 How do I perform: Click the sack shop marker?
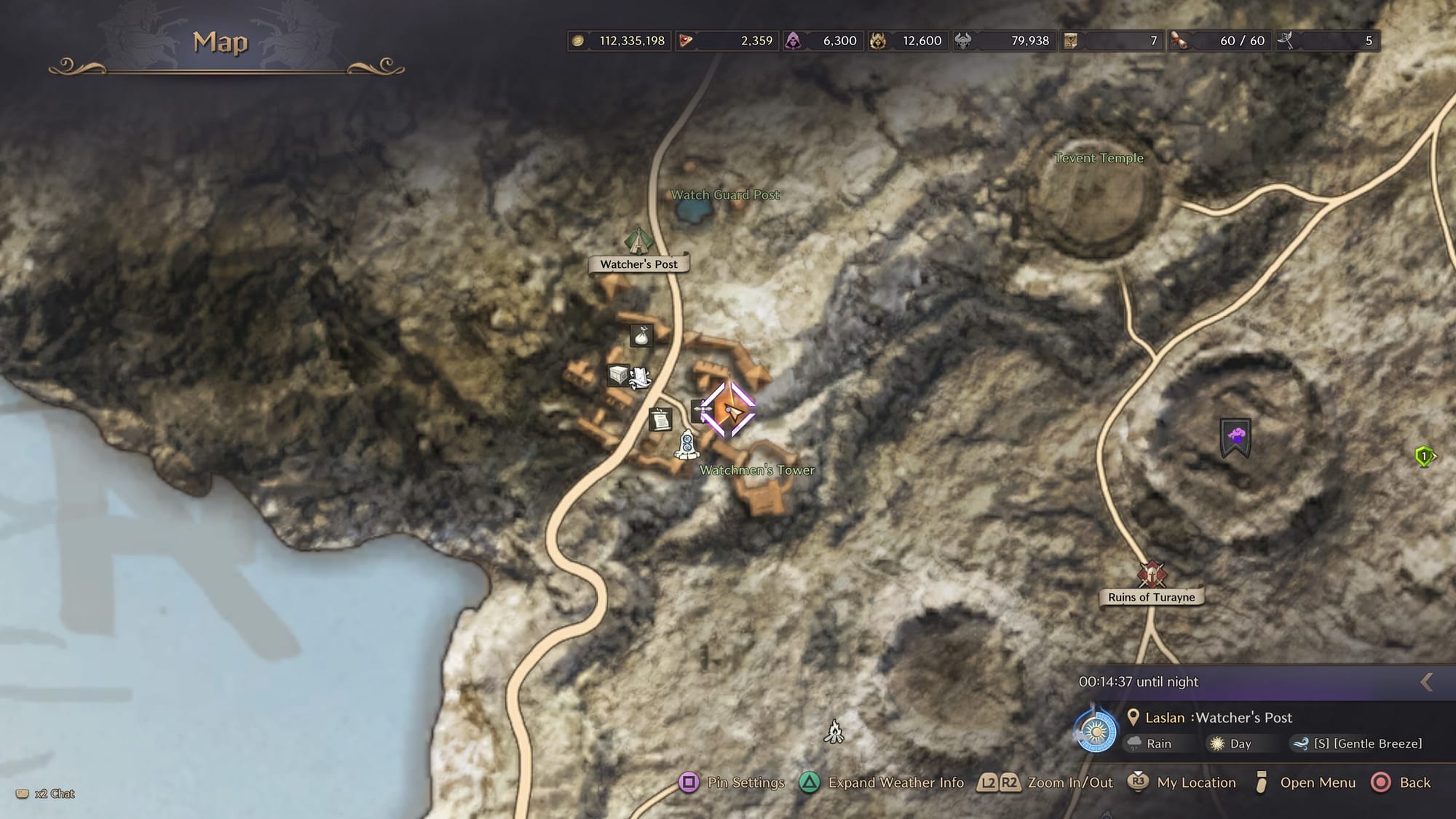(641, 336)
